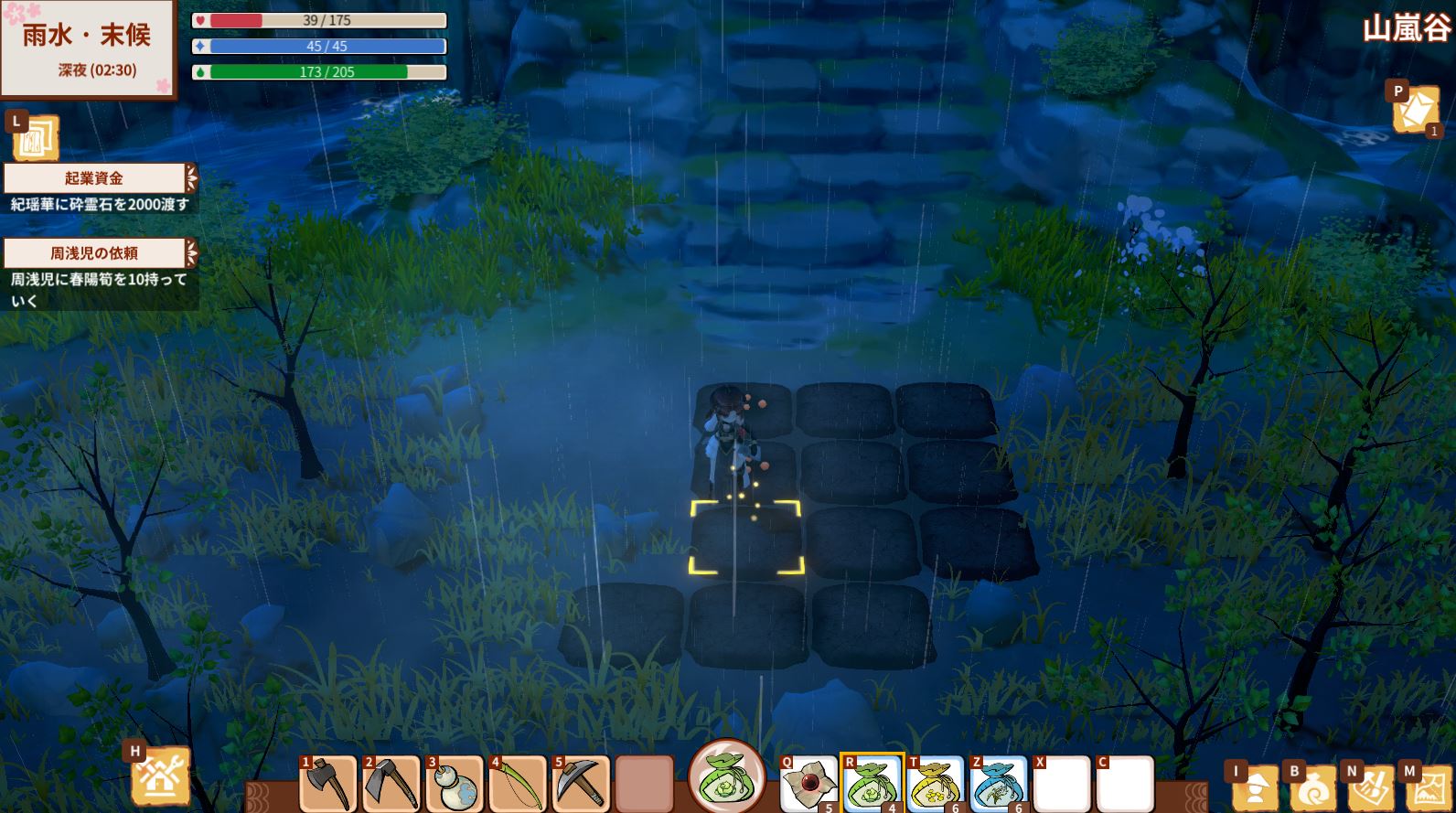The width and height of the screenshot is (1456, 813).
Task: Select the yellow seed bag slot
Action: tap(936, 785)
